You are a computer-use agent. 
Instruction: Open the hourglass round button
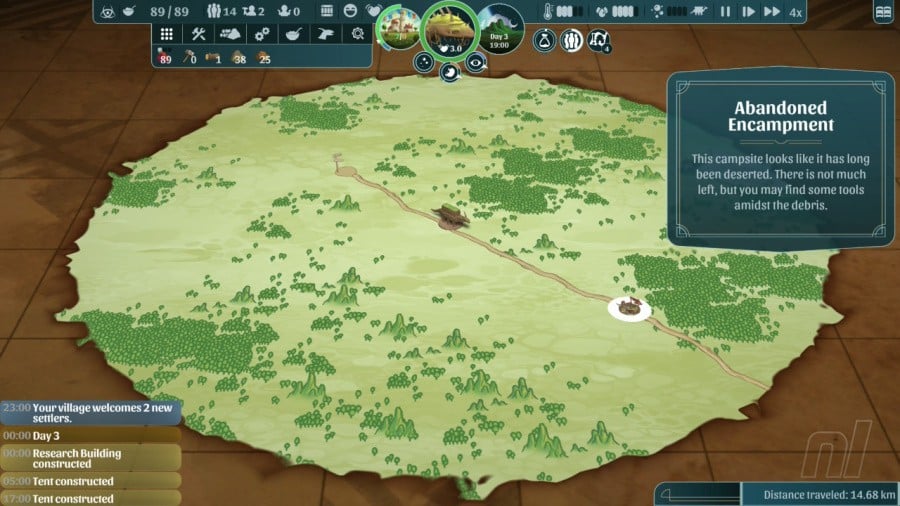pyautogui.click(x=544, y=41)
